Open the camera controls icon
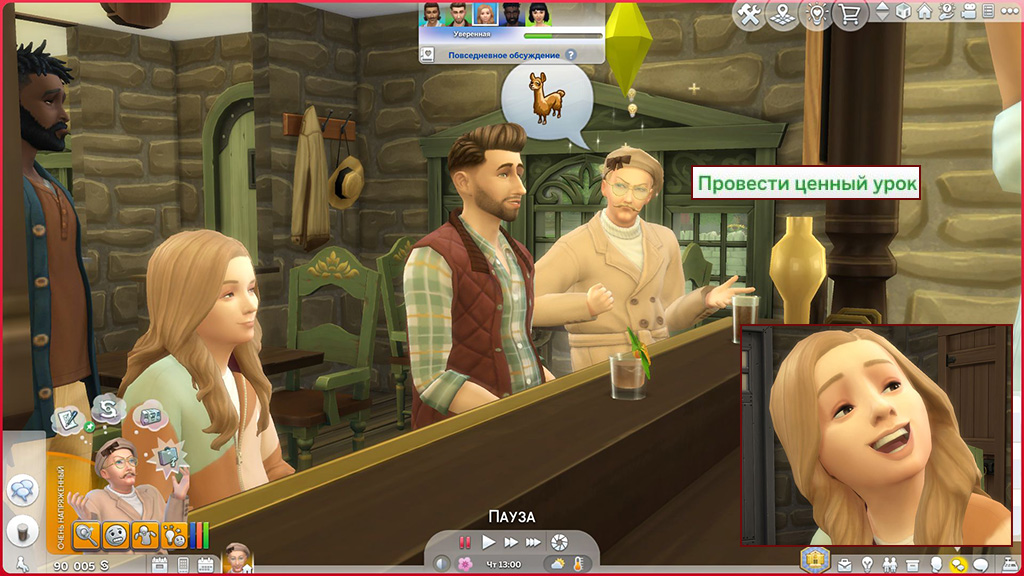Viewport: 1024px width, 576px height. click(x=966, y=14)
